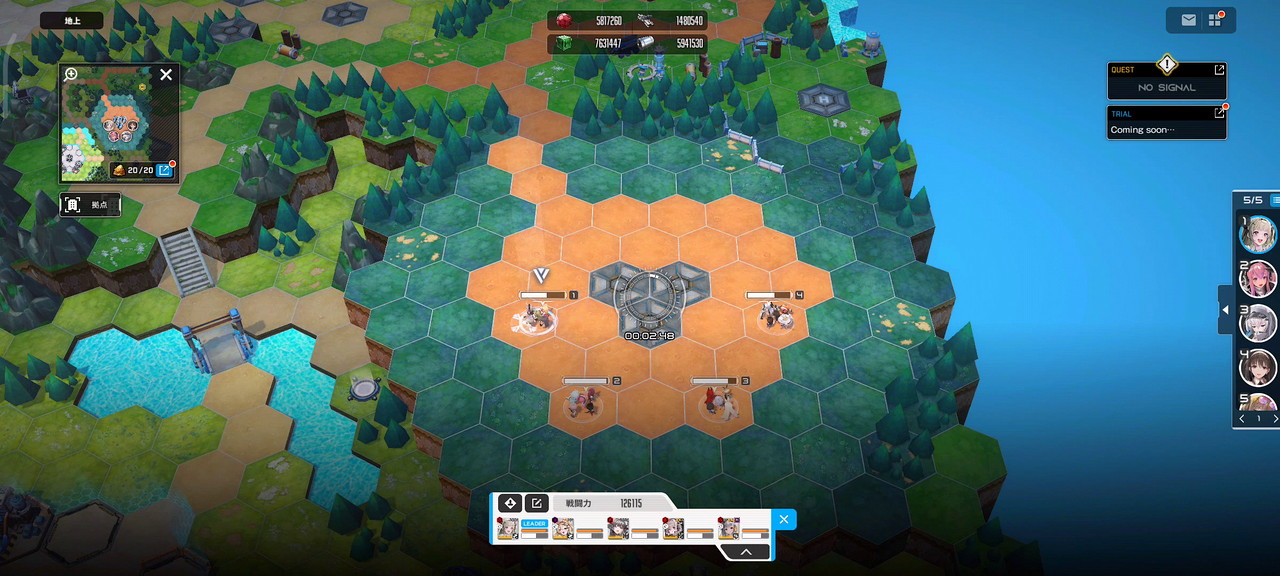Close the minimap panel
Image resolution: width=1280 pixels, height=576 pixels.
pyautogui.click(x=166, y=74)
